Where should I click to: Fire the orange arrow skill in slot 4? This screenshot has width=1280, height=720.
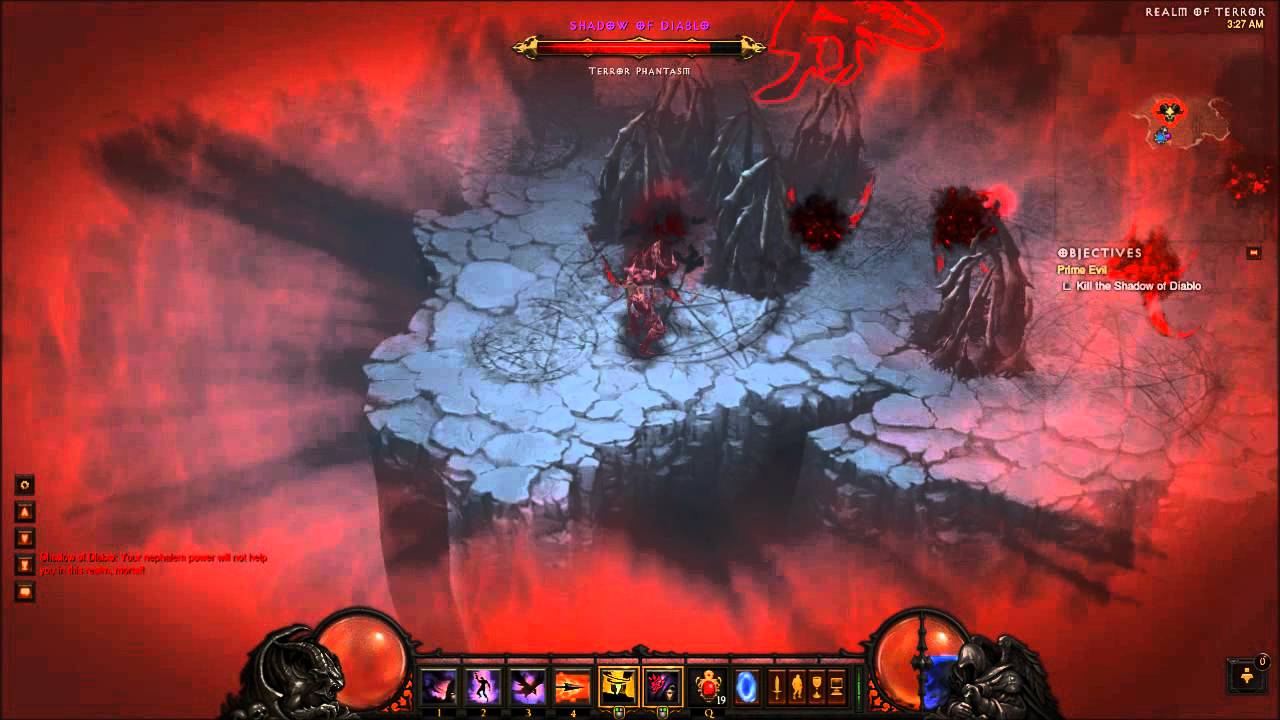(573, 687)
